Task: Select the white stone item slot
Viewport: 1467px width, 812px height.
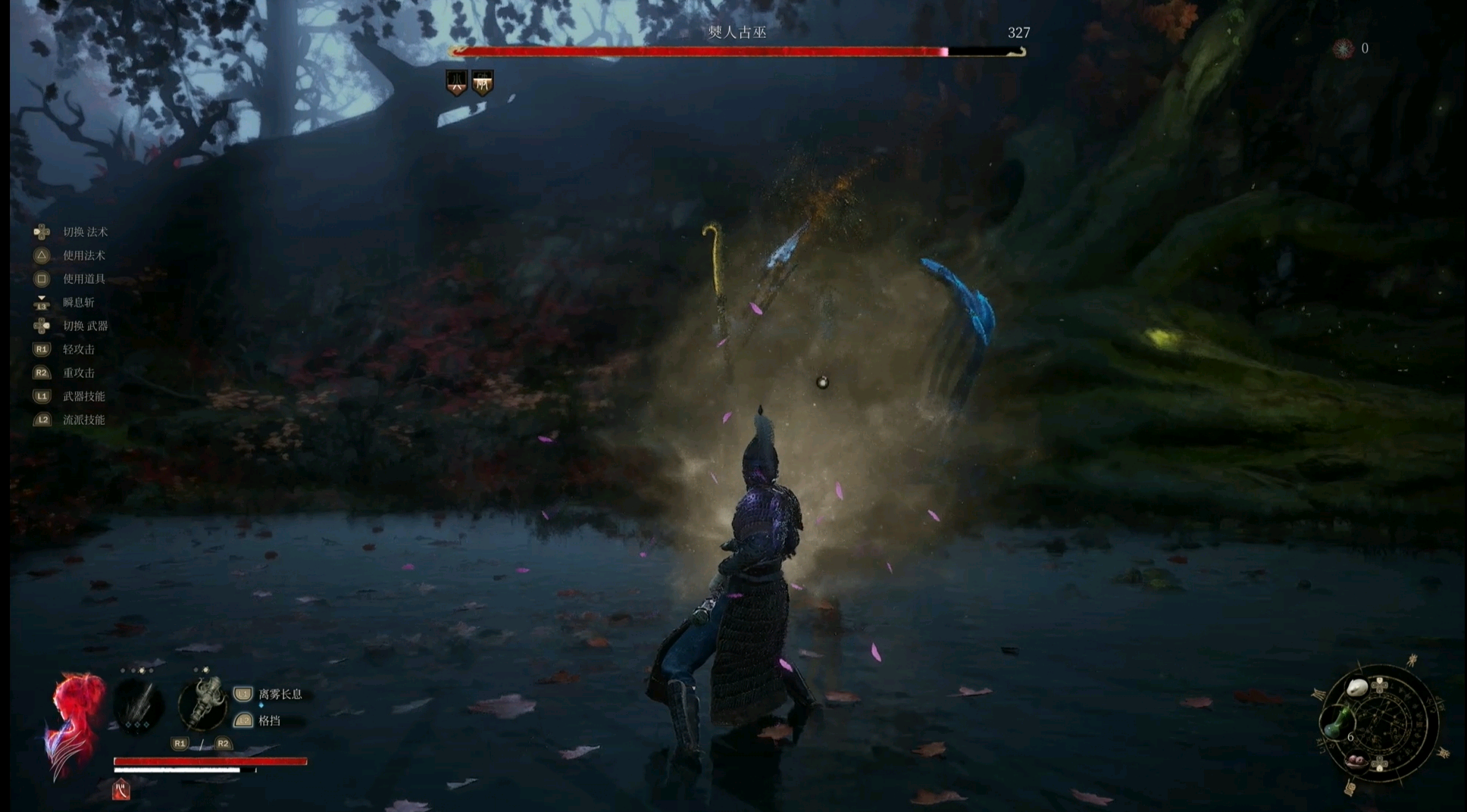Action: coord(1356,688)
